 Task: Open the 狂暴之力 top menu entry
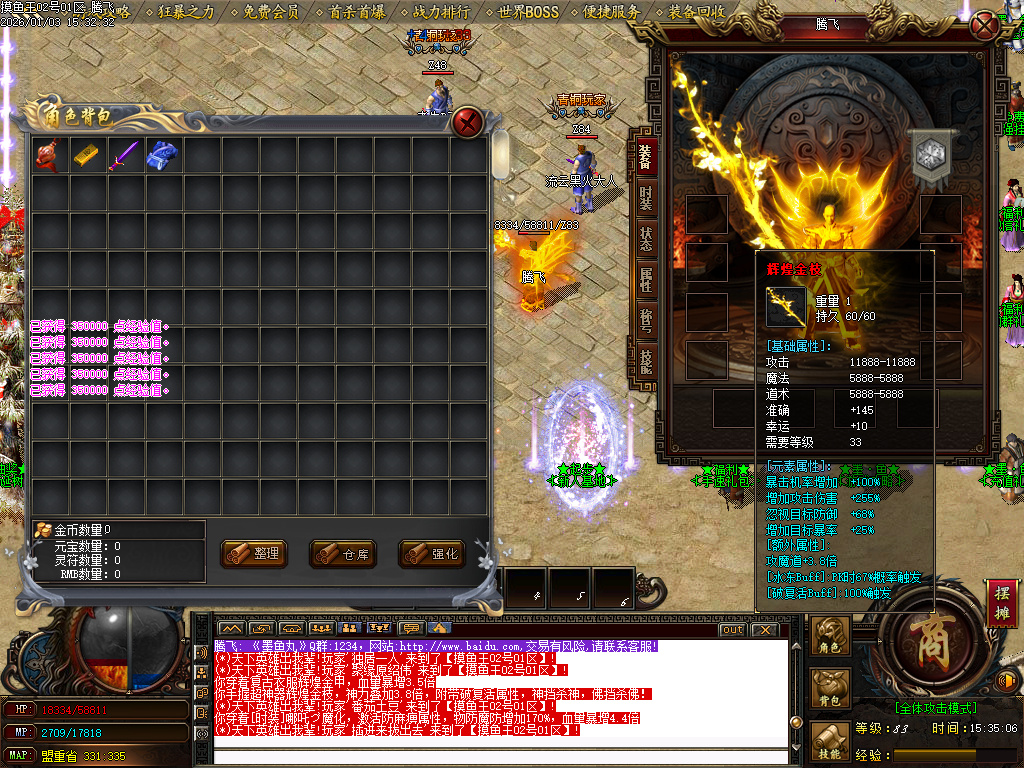point(186,12)
